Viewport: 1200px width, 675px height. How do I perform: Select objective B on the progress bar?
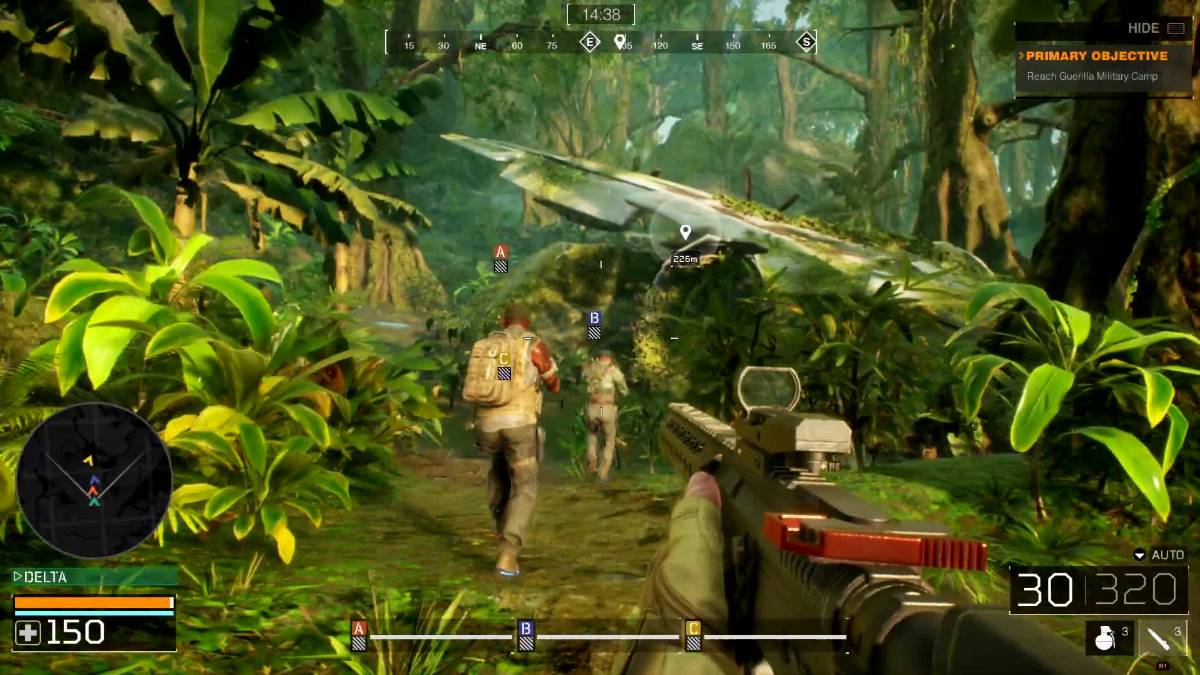coord(526,635)
